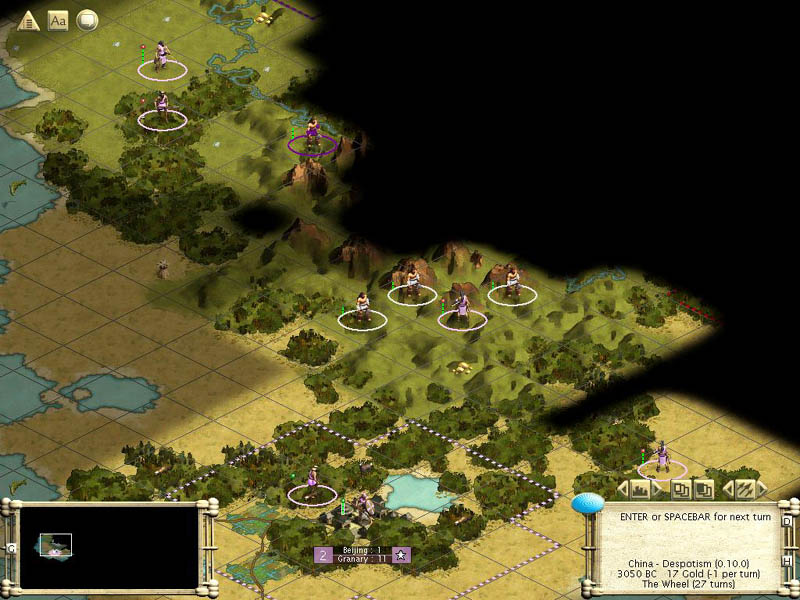The height and width of the screenshot is (600, 800).
Task: Click the 'G' button beside minimap
Action: pos(10,548)
